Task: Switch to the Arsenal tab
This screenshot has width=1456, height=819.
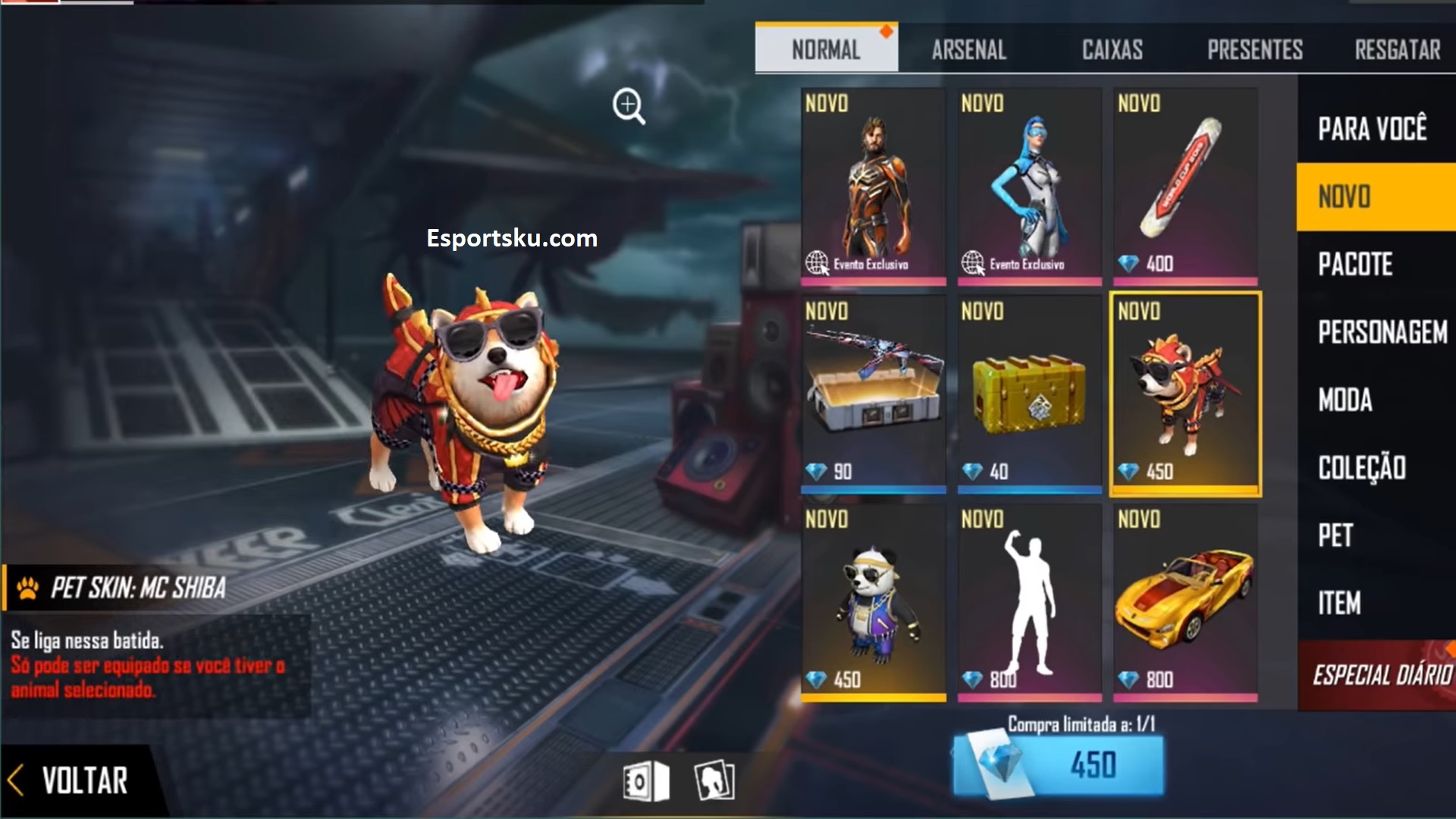Action: pos(968,50)
